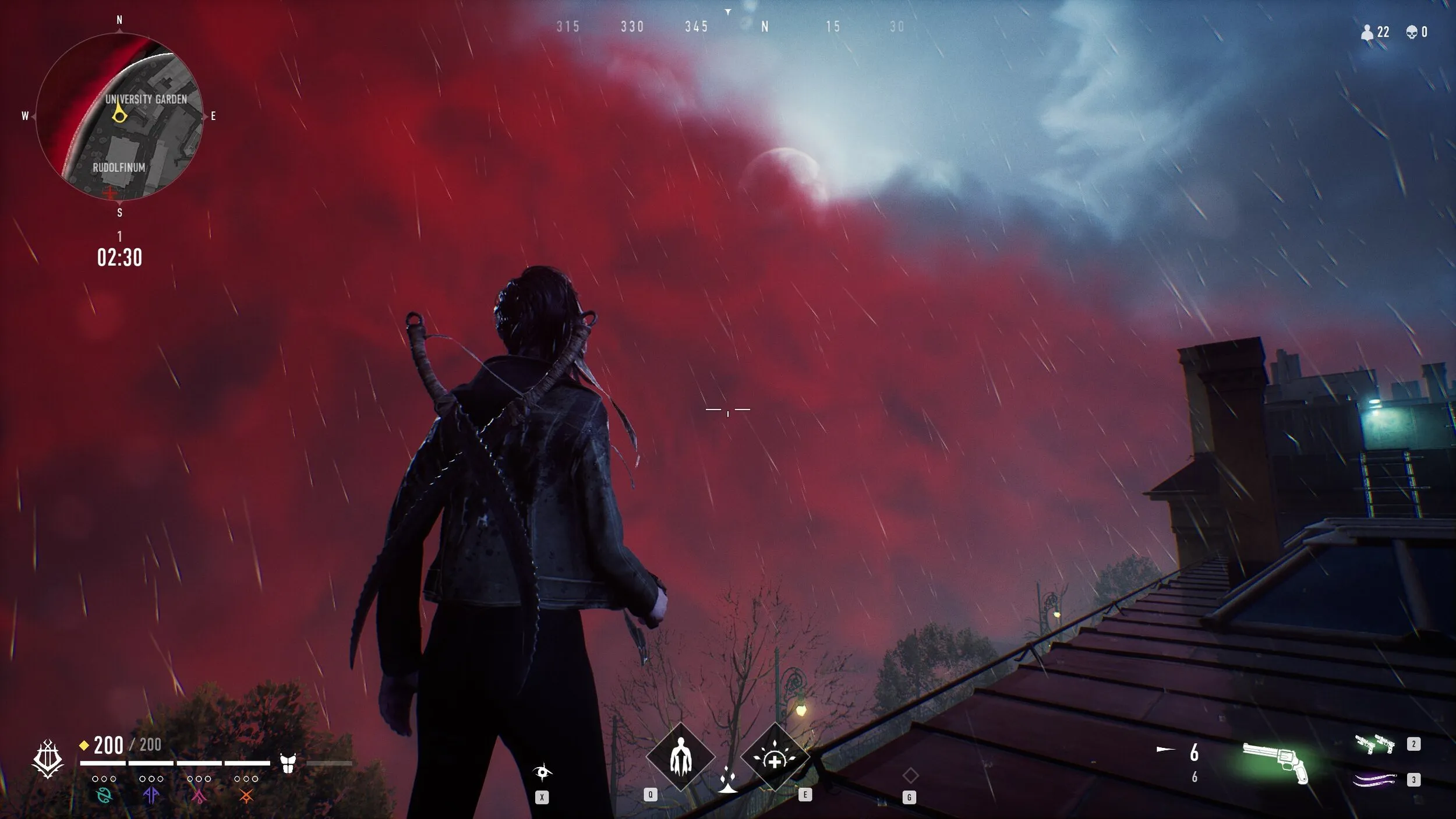Click the clan emblem beside the health bar

point(48,759)
